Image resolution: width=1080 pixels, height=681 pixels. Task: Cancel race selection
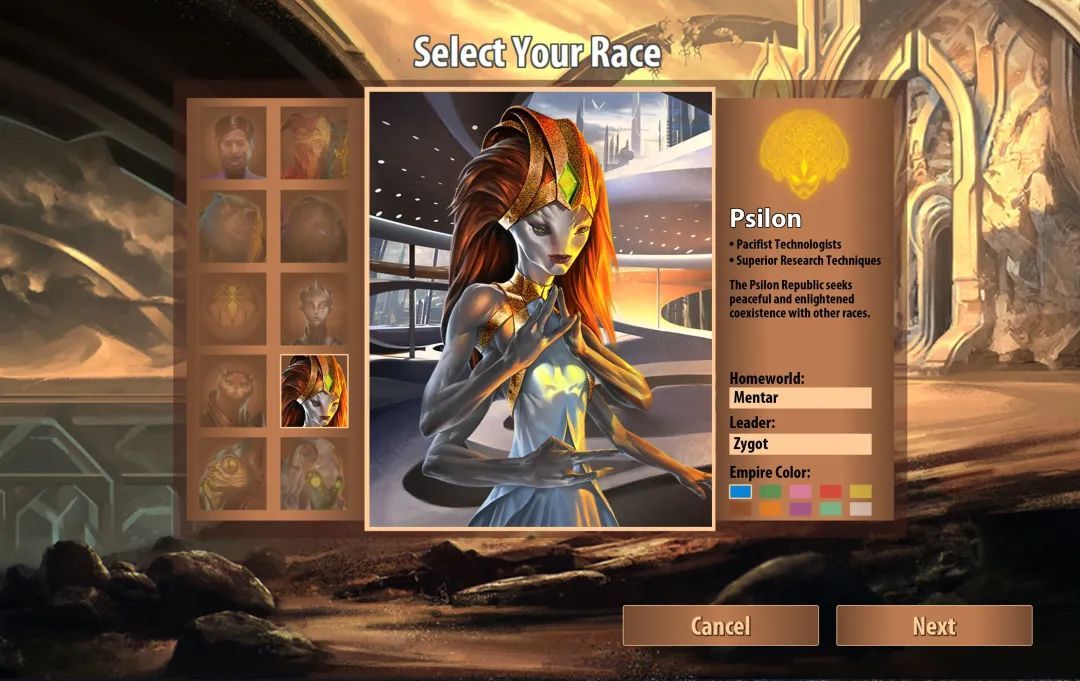coord(720,626)
